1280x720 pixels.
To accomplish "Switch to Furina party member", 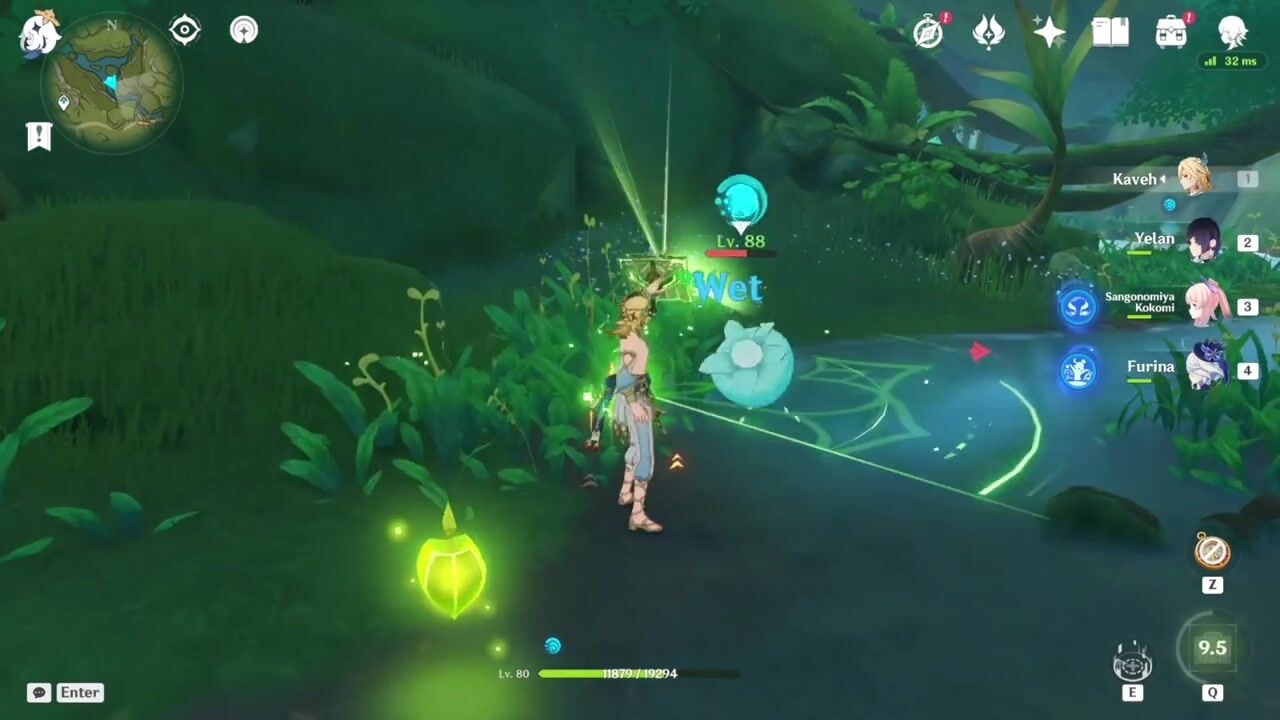I will [x=1205, y=367].
